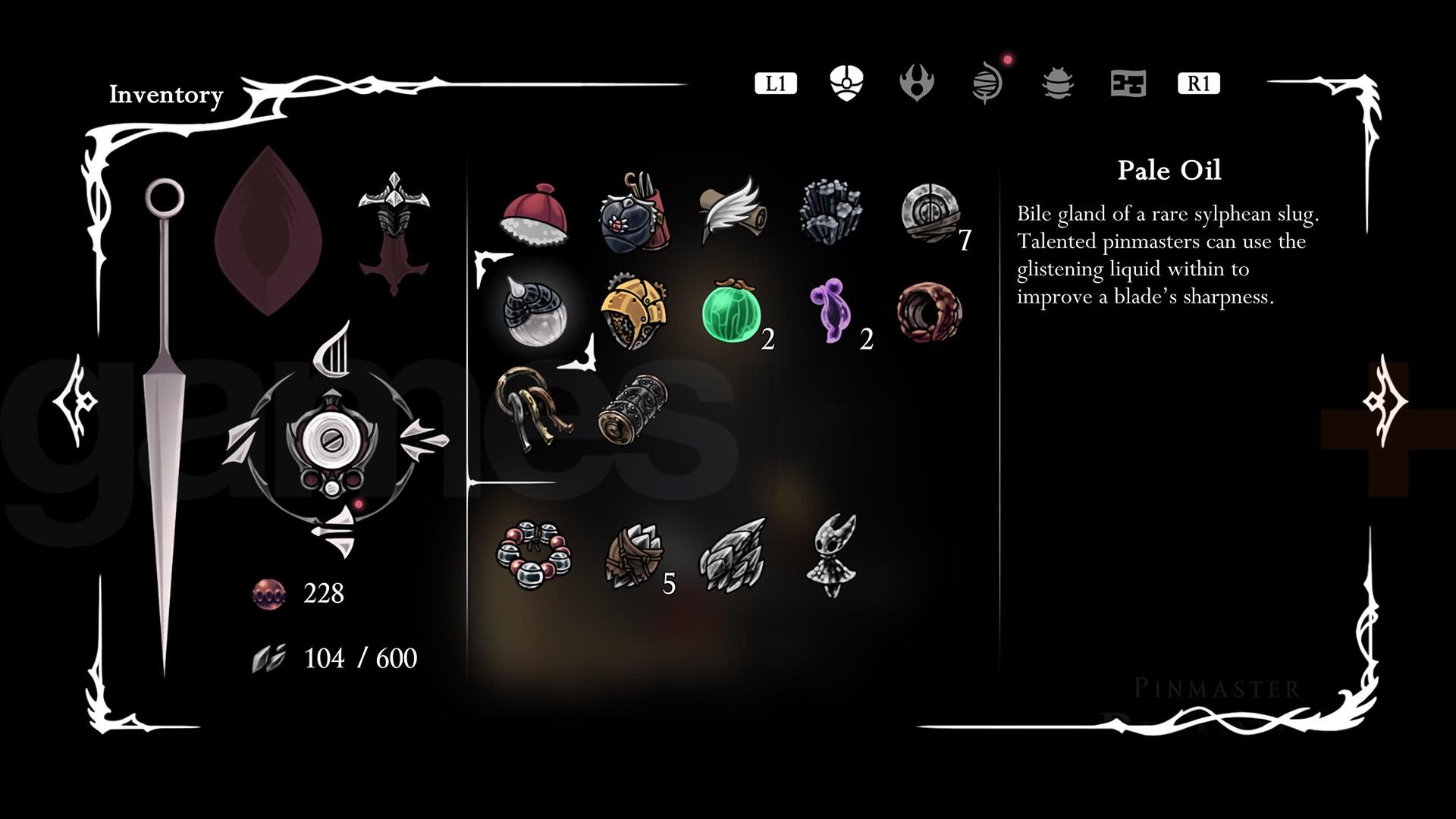Viewport: 1456px width, 819px height.
Task: Select the dark crystal cluster item
Action: tap(830, 212)
